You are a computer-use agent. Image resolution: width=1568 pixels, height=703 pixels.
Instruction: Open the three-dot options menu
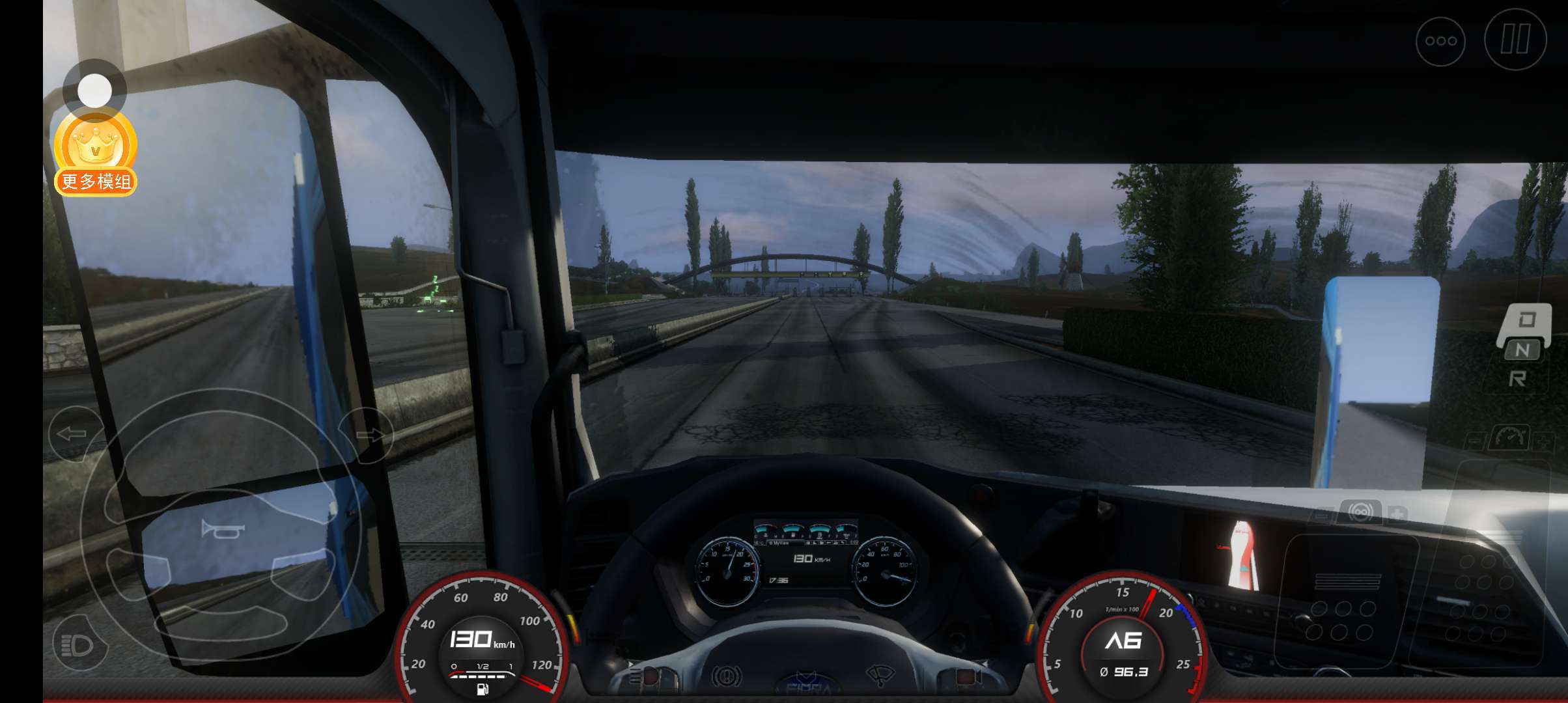(x=1440, y=41)
